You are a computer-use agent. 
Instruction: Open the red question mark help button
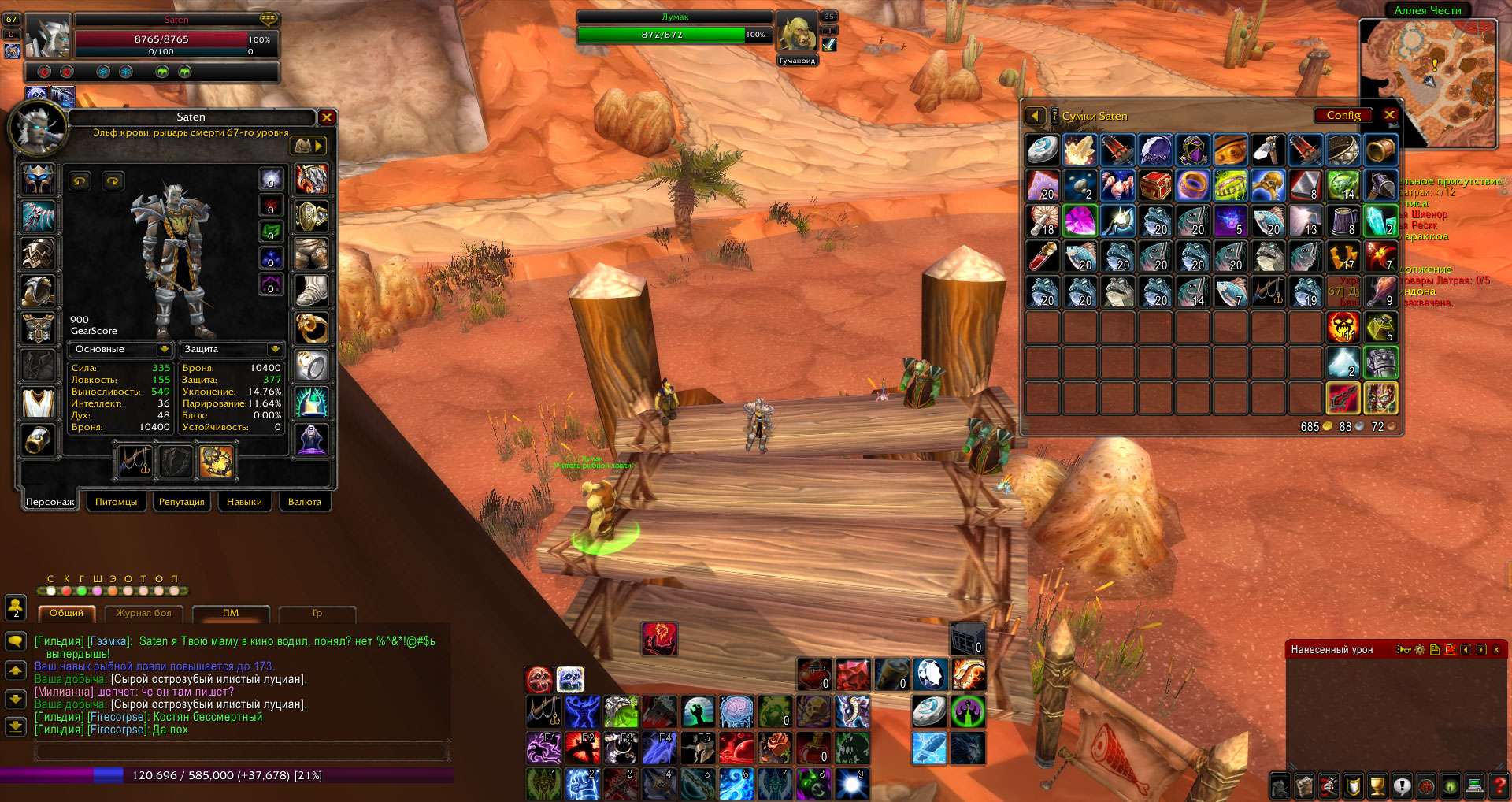pyautogui.click(x=1499, y=785)
